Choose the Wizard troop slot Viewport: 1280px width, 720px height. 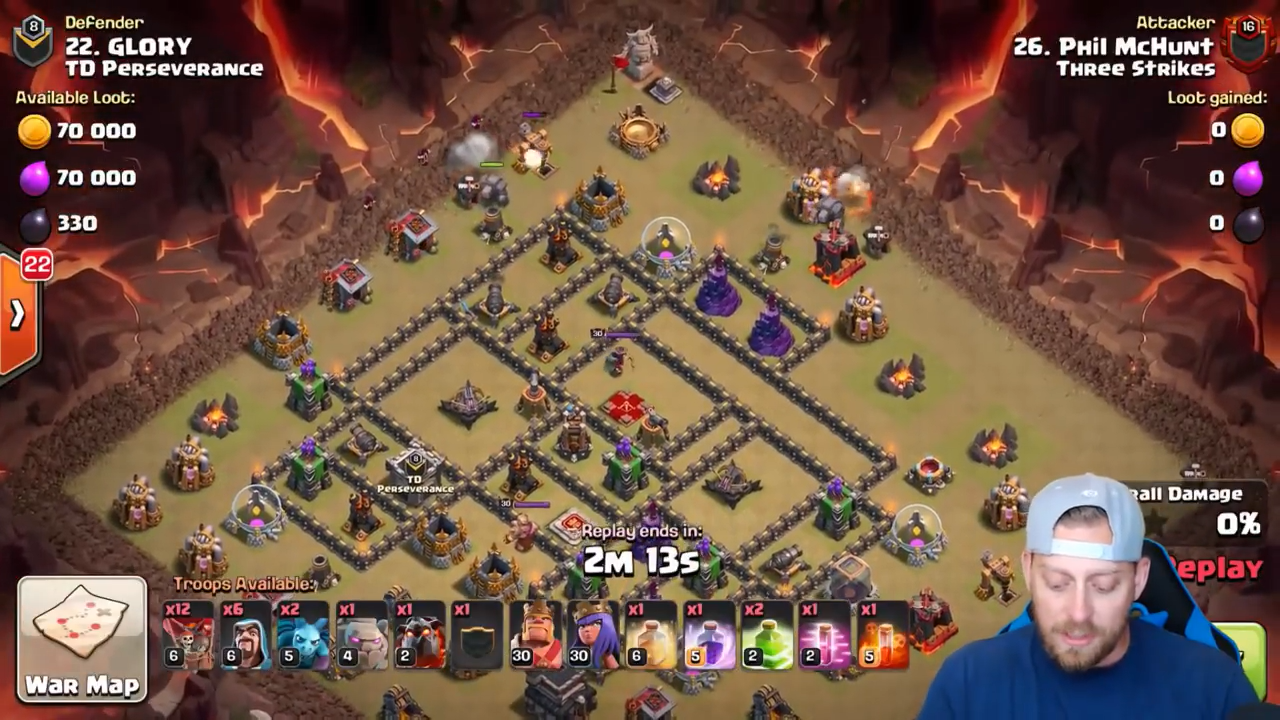(245, 636)
